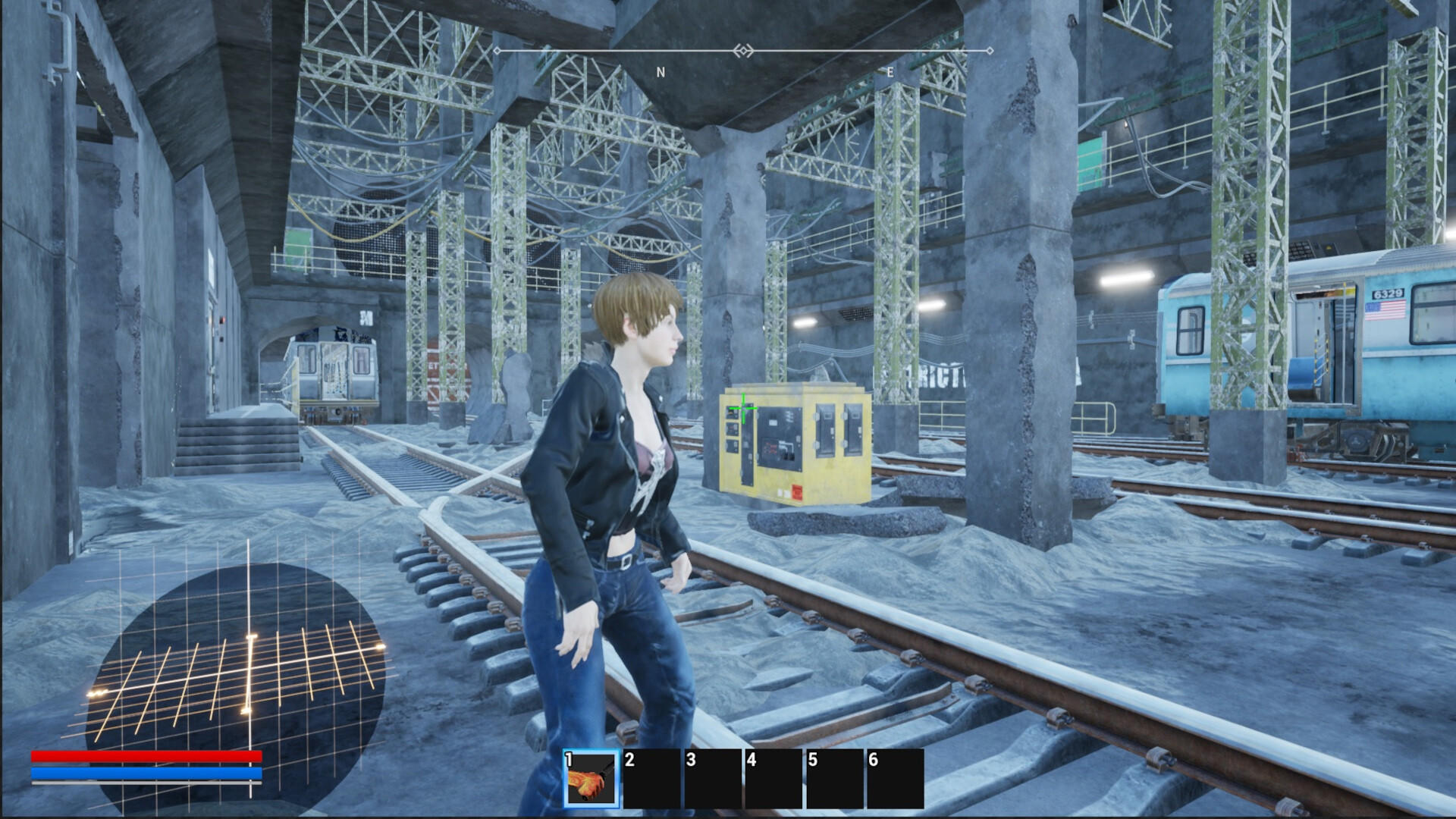Image resolution: width=1456 pixels, height=819 pixels.
Task: Click the left endpoint of the compass bar
Action: 497,50
